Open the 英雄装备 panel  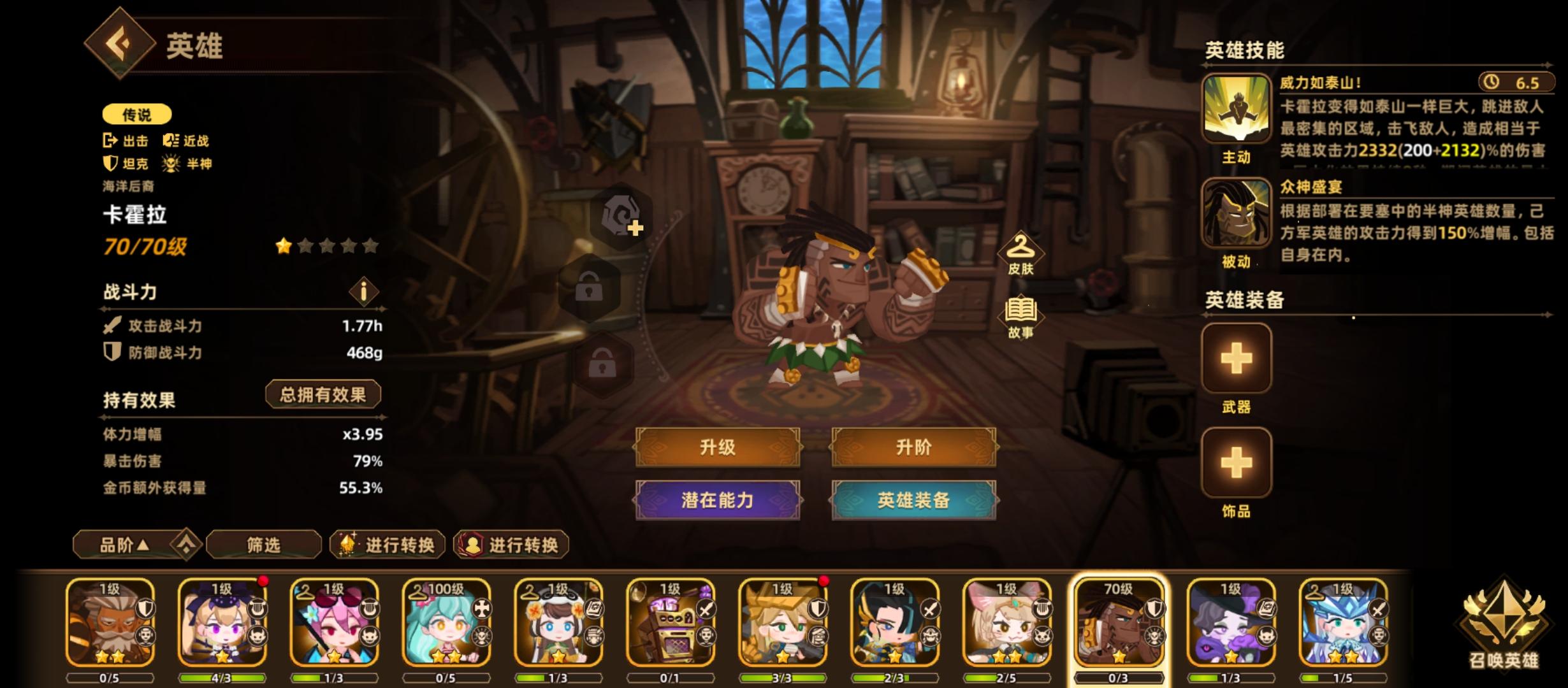[x=913, y=501]
